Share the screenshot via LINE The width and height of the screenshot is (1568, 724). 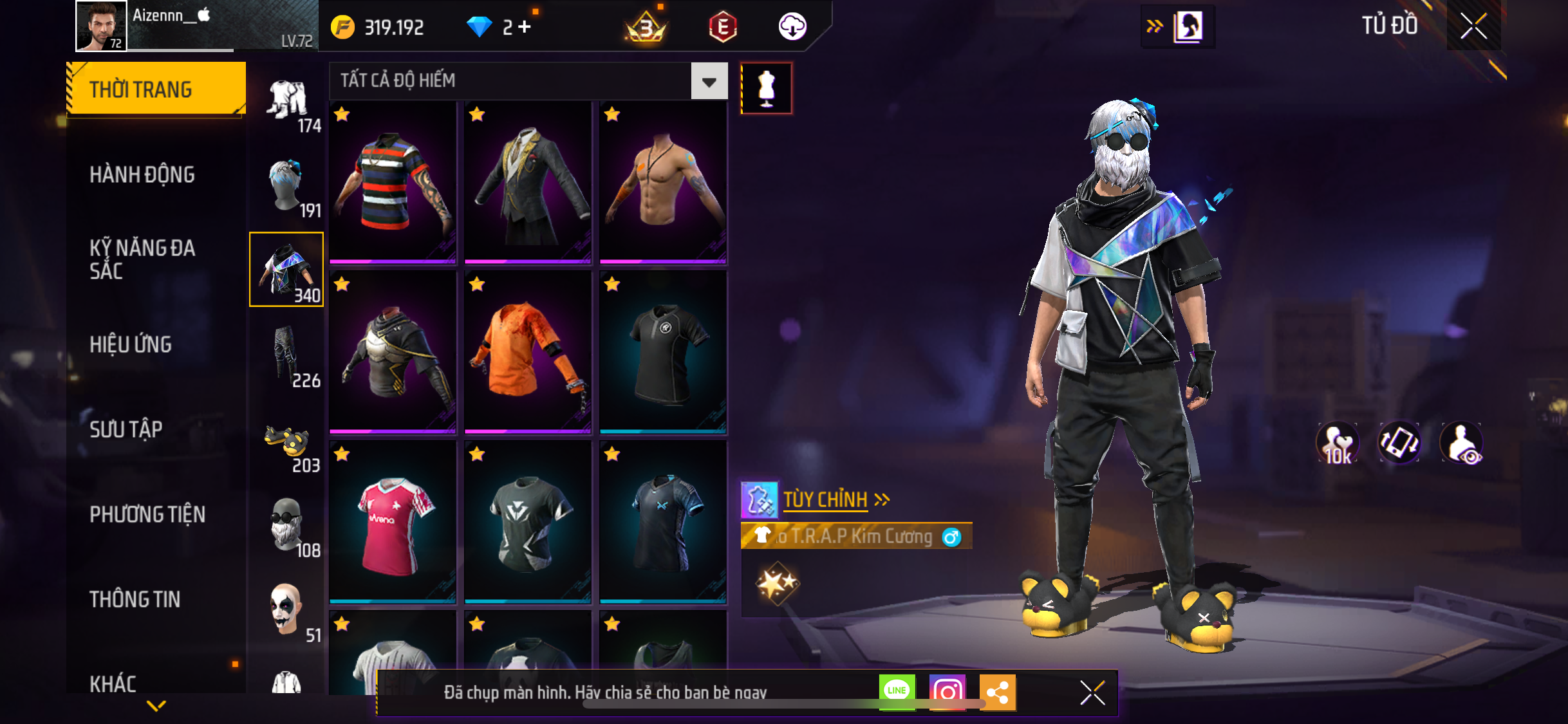click(897, 692)
